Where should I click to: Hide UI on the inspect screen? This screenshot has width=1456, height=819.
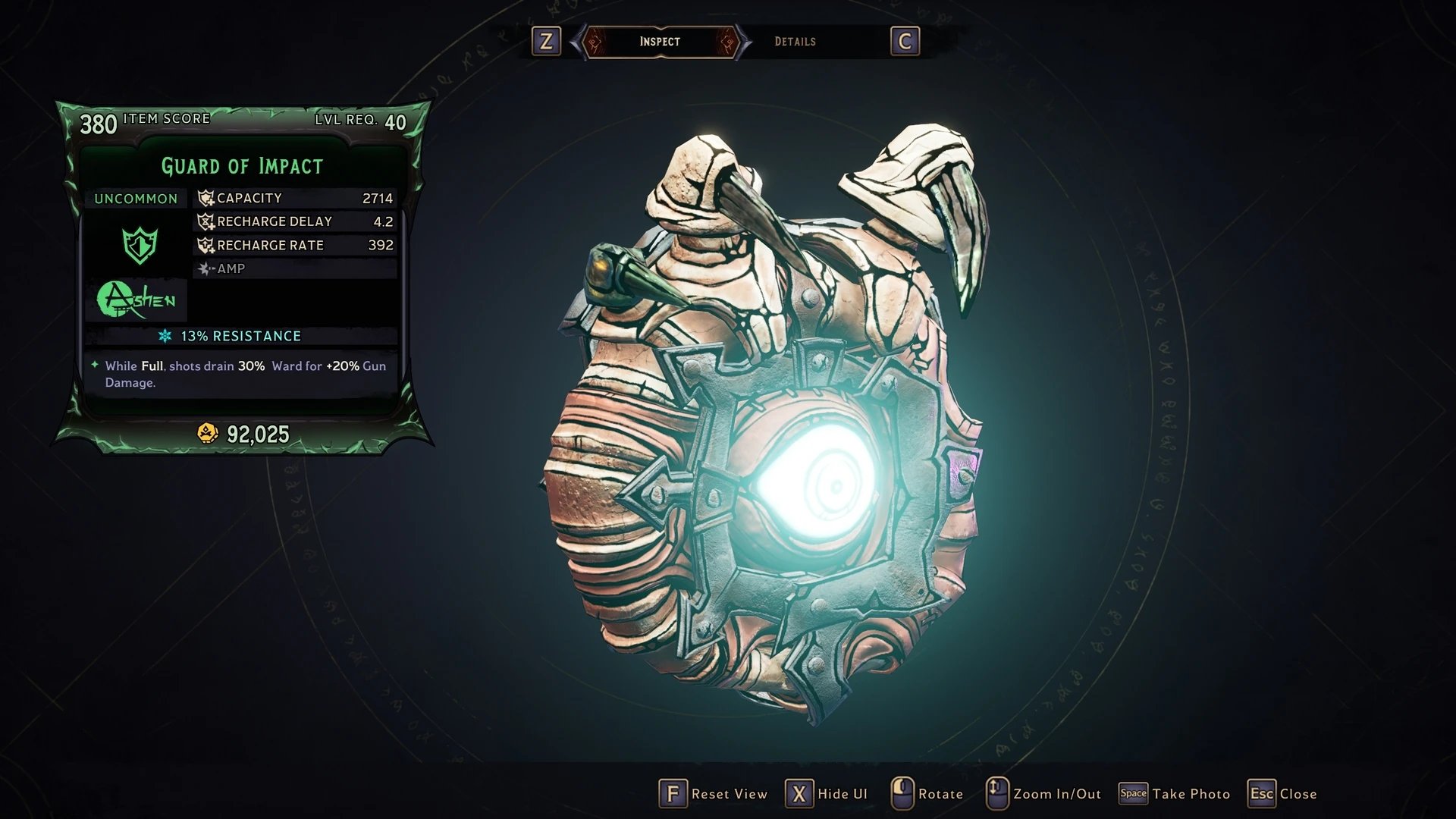tap(827, 794)
